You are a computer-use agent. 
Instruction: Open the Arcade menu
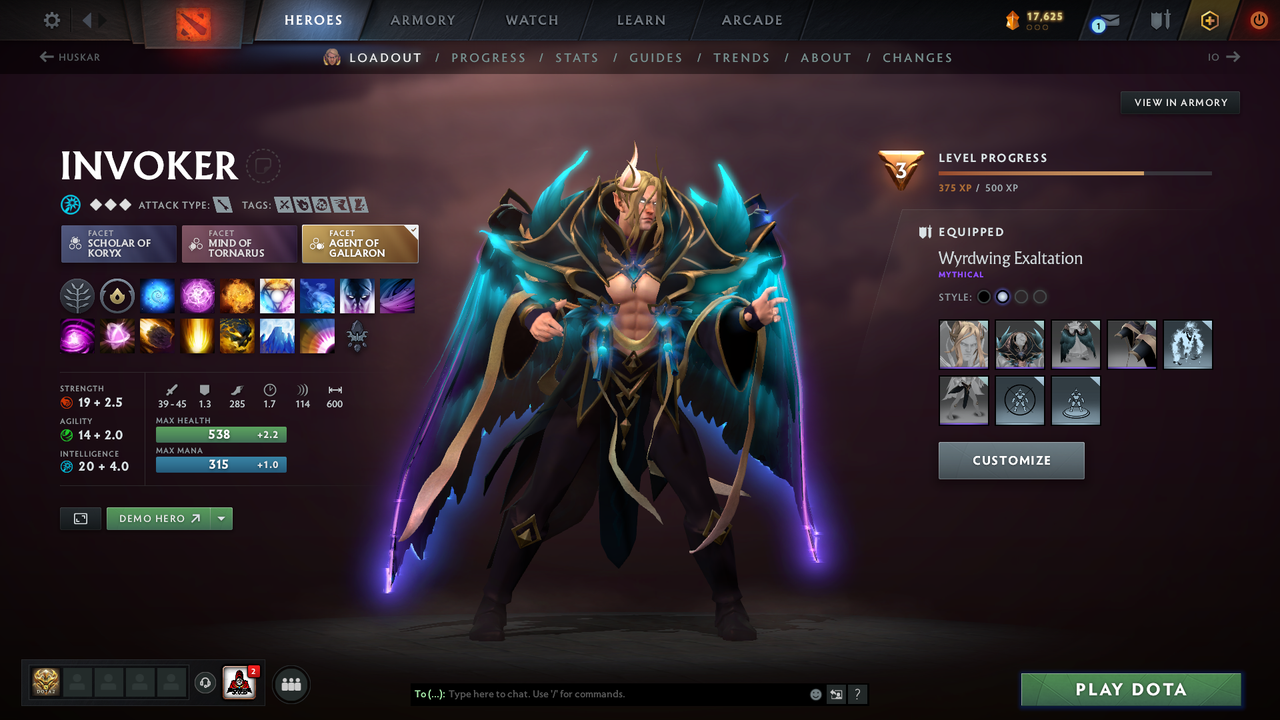751,20
